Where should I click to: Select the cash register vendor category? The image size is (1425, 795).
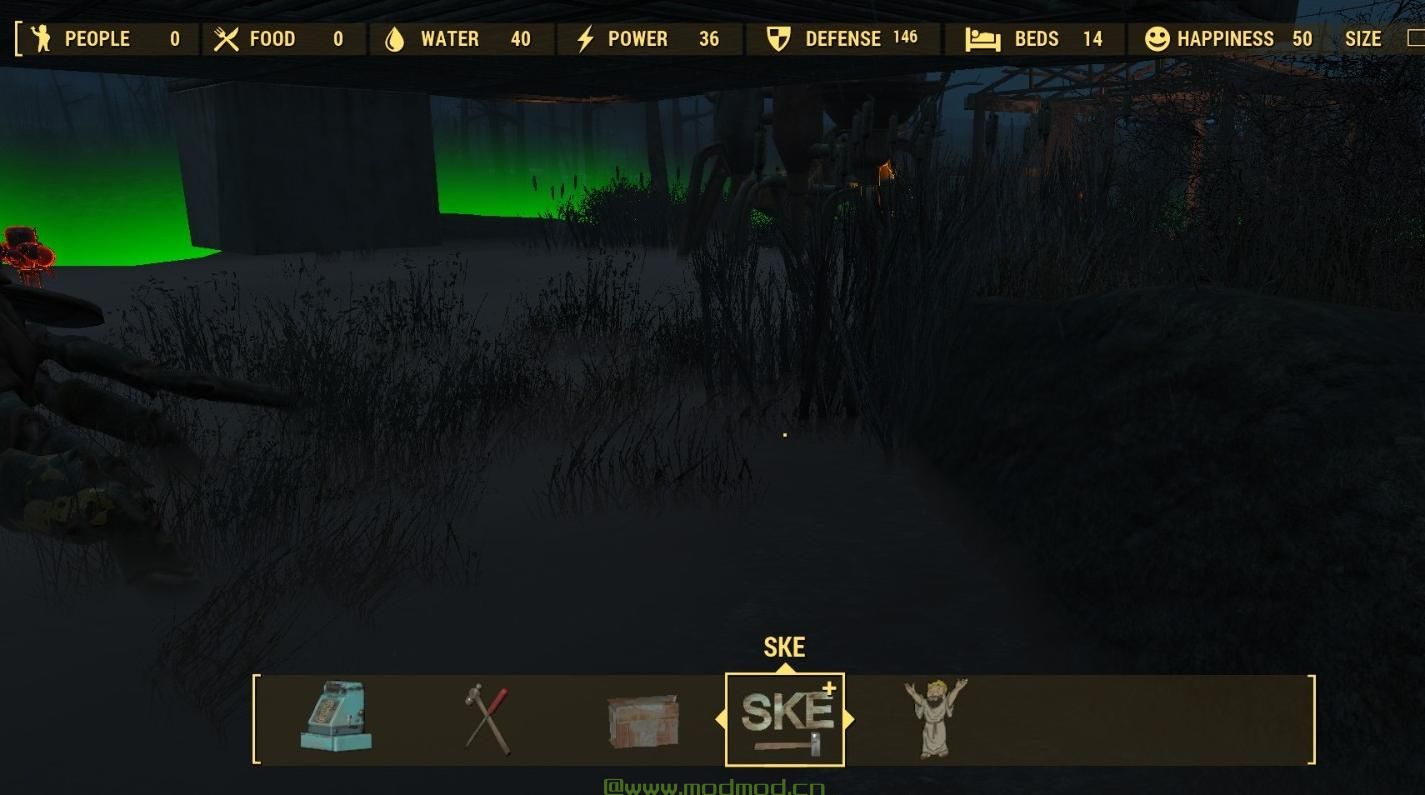click(x=337, y=718)
